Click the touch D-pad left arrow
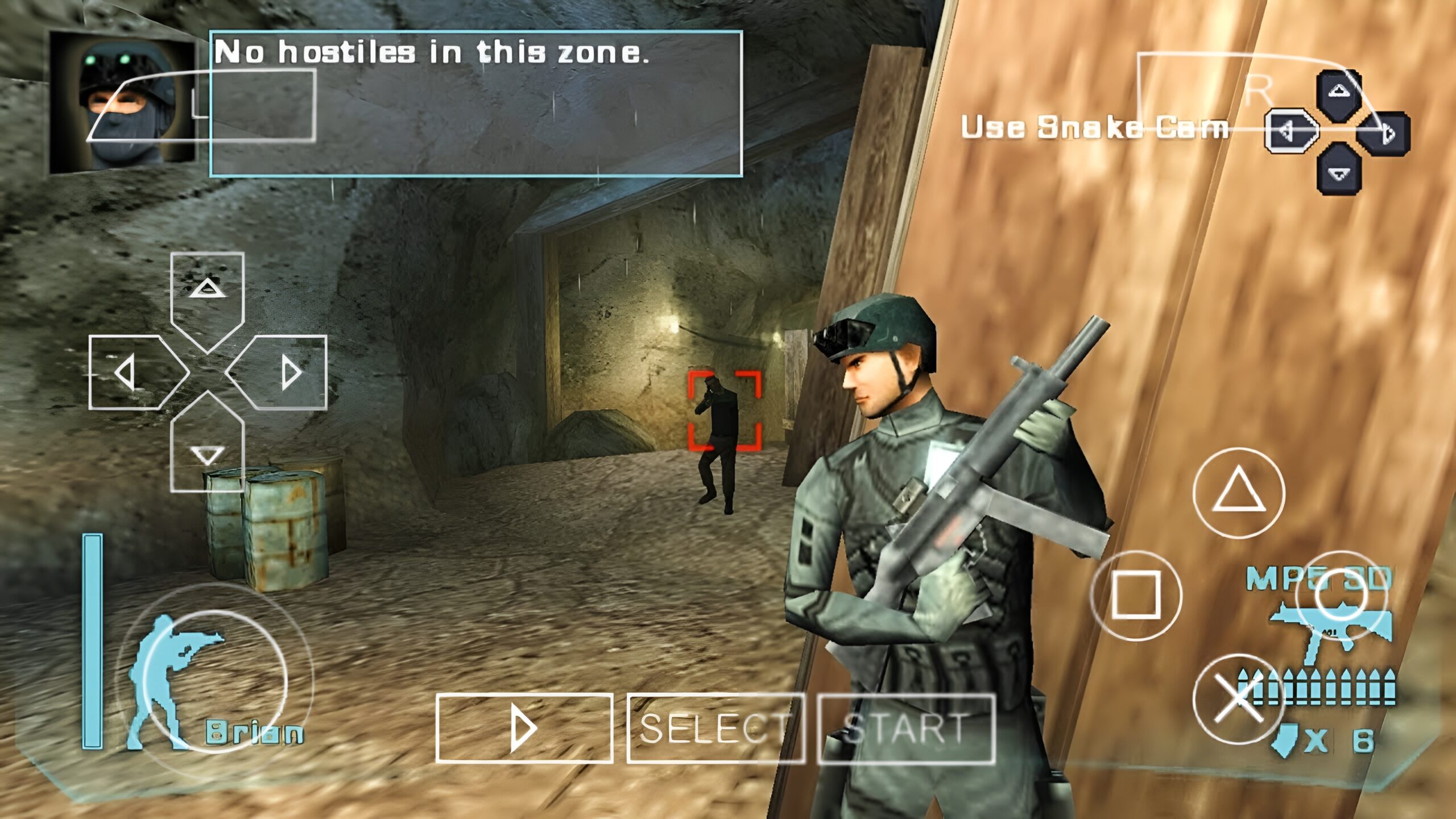This screenshot has width=1456, height=819. [132, 373]
